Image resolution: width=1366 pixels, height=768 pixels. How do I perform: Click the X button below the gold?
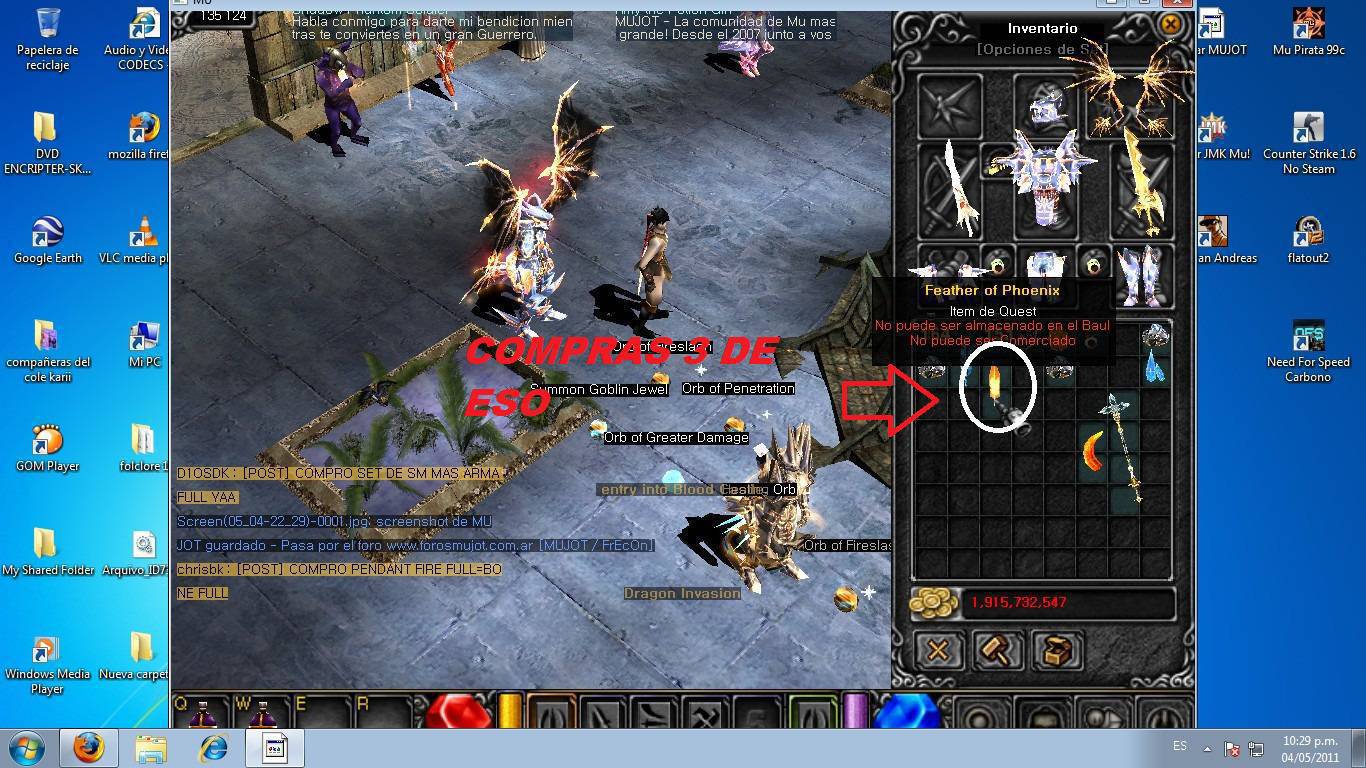[x=938, y=651]
